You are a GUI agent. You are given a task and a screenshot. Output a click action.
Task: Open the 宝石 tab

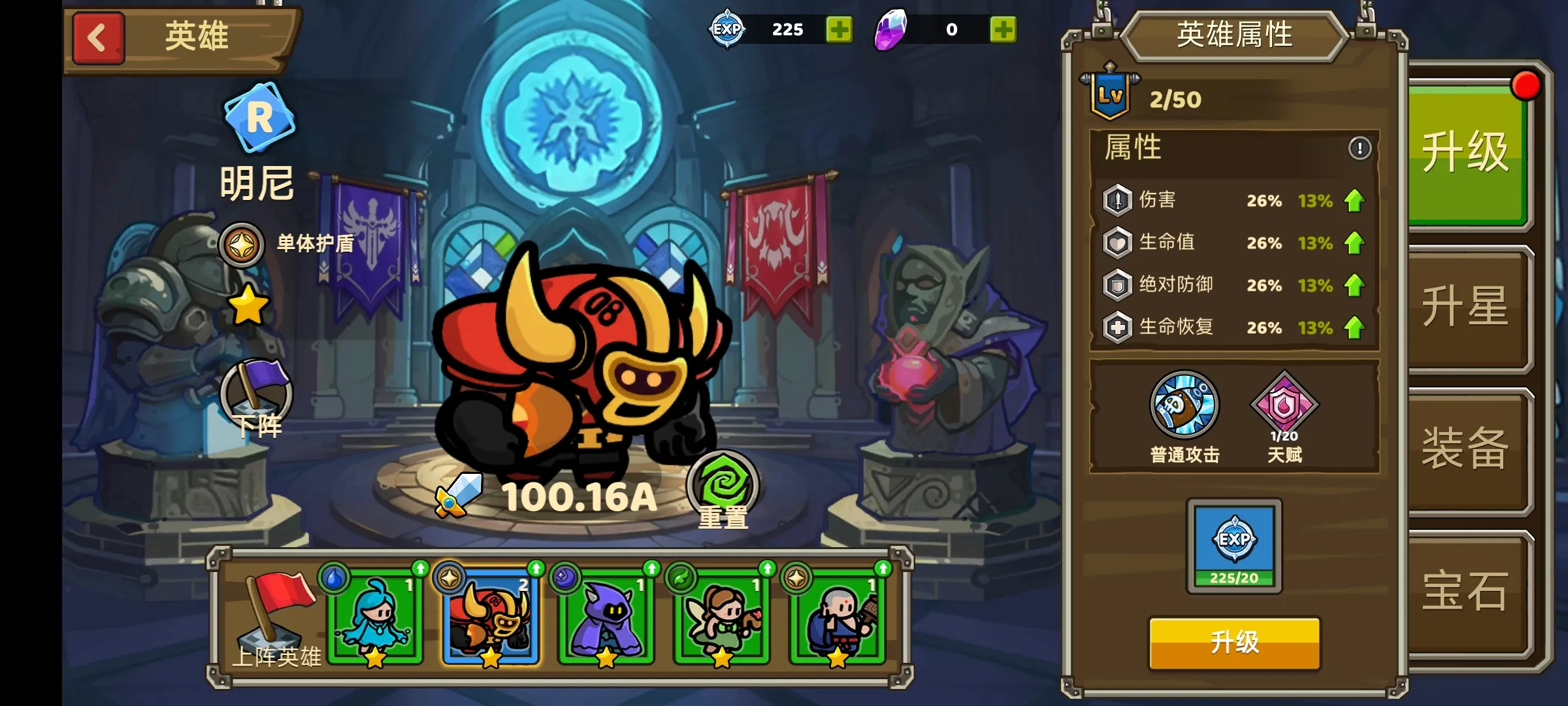tap(1466, 591)
